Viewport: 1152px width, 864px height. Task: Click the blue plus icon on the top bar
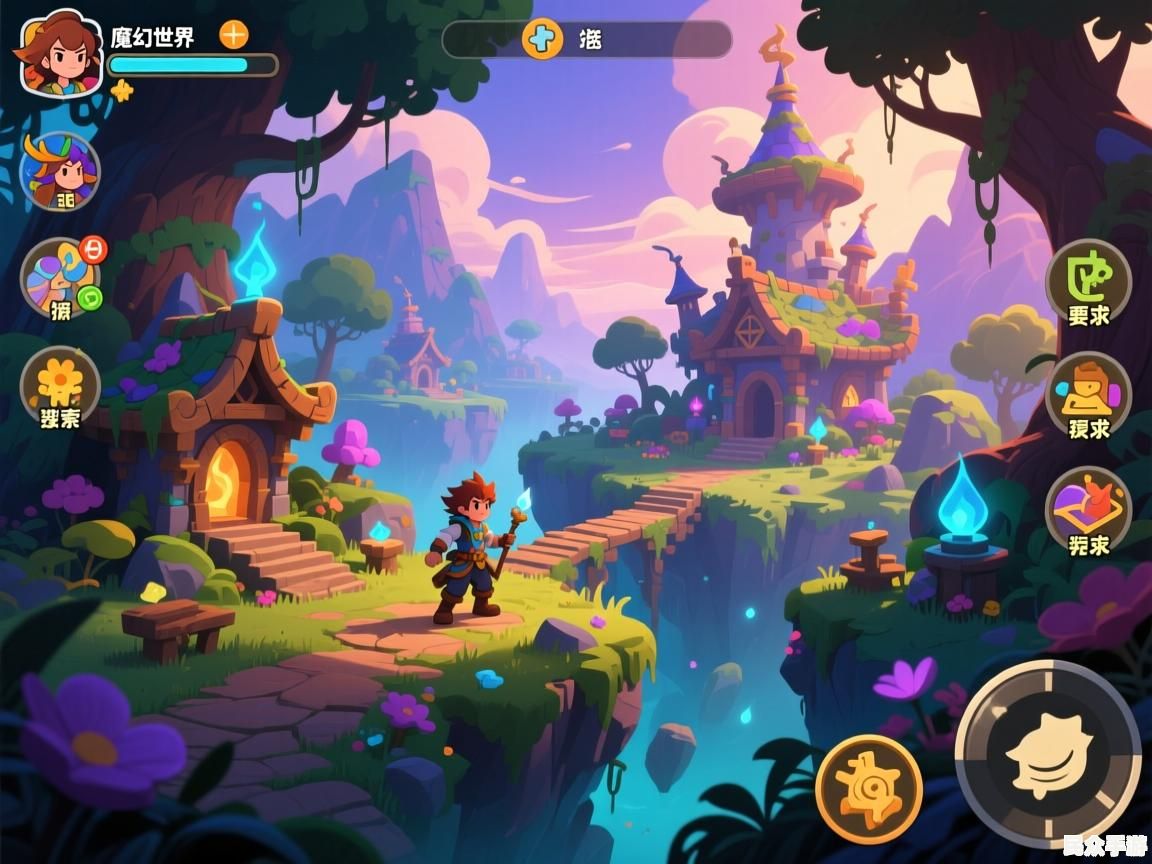point(542,39)
